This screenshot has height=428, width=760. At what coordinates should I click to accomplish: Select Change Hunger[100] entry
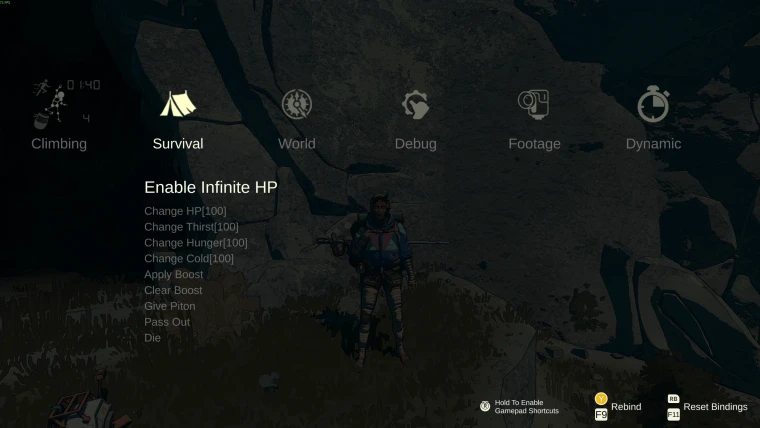tap(195, 243)
